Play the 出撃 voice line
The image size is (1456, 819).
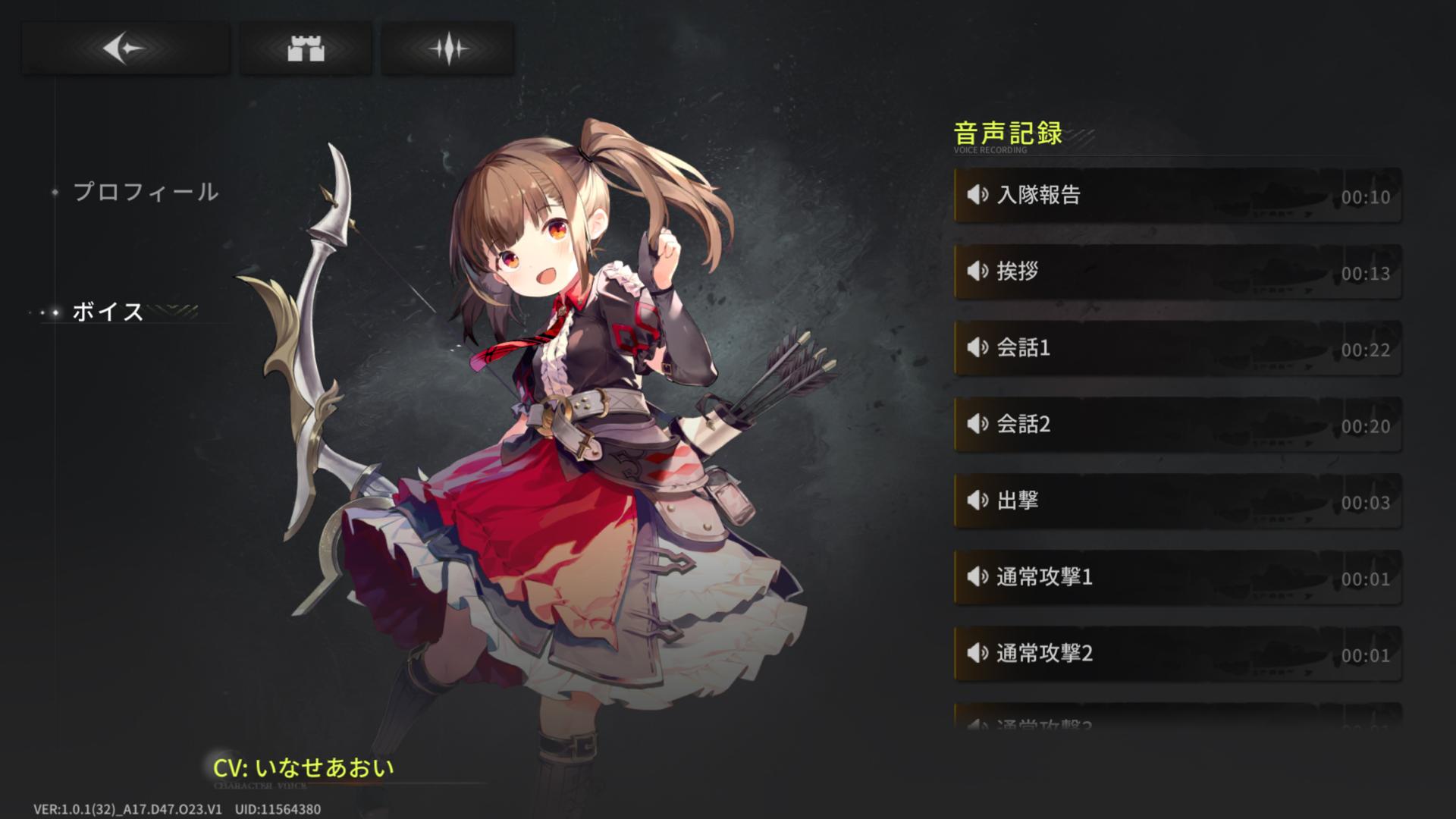click(1177, 501)
